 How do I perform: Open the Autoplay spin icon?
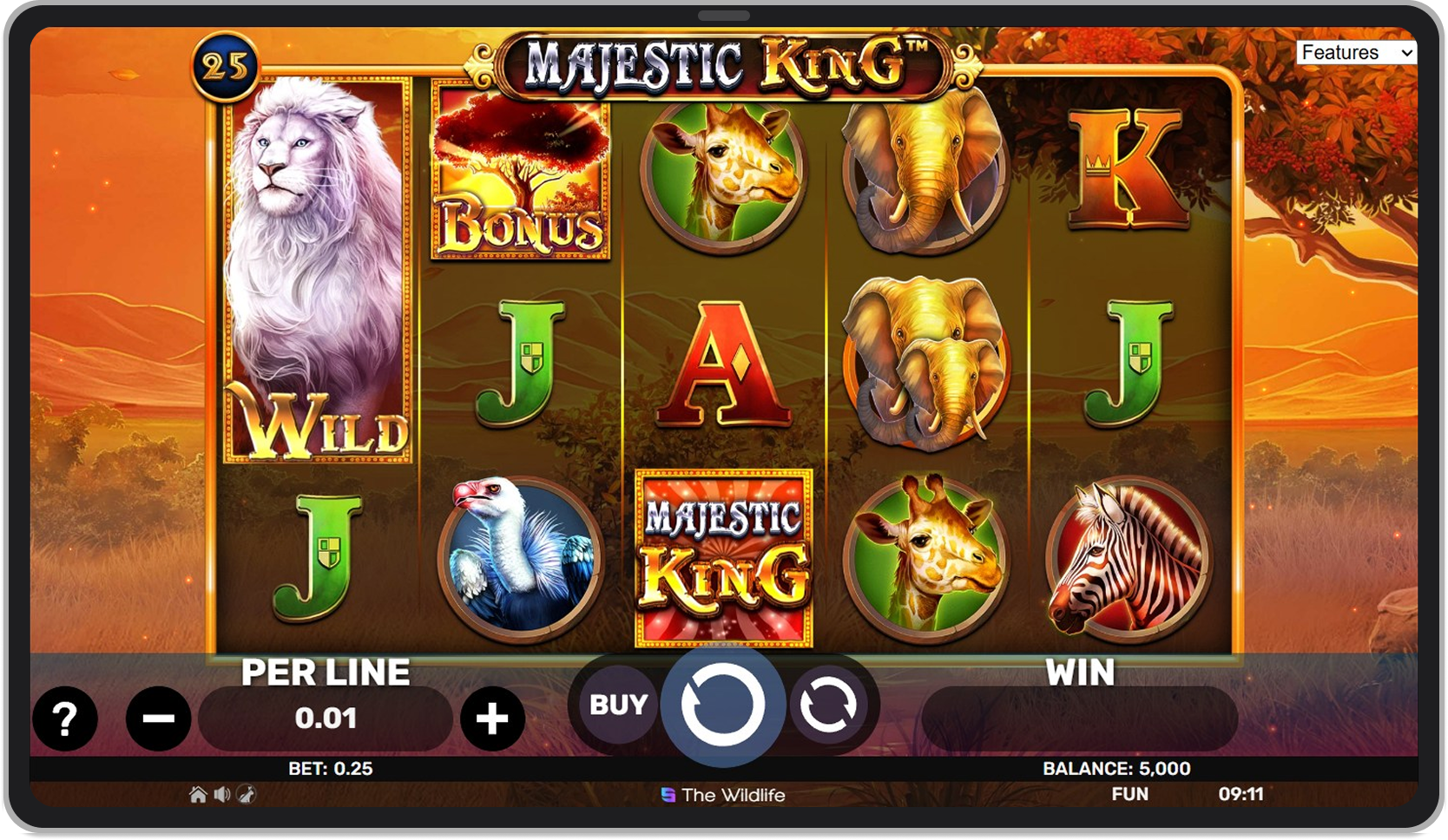[x=826, y=705]
